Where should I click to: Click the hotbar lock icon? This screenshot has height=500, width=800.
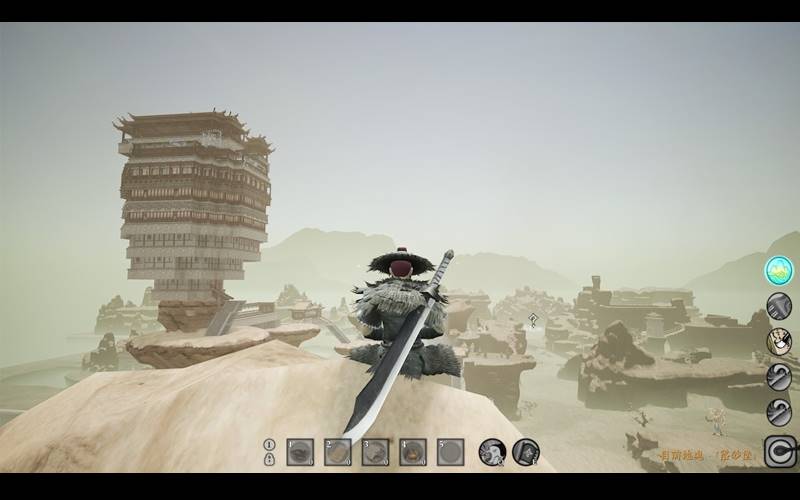coord(270,459)
